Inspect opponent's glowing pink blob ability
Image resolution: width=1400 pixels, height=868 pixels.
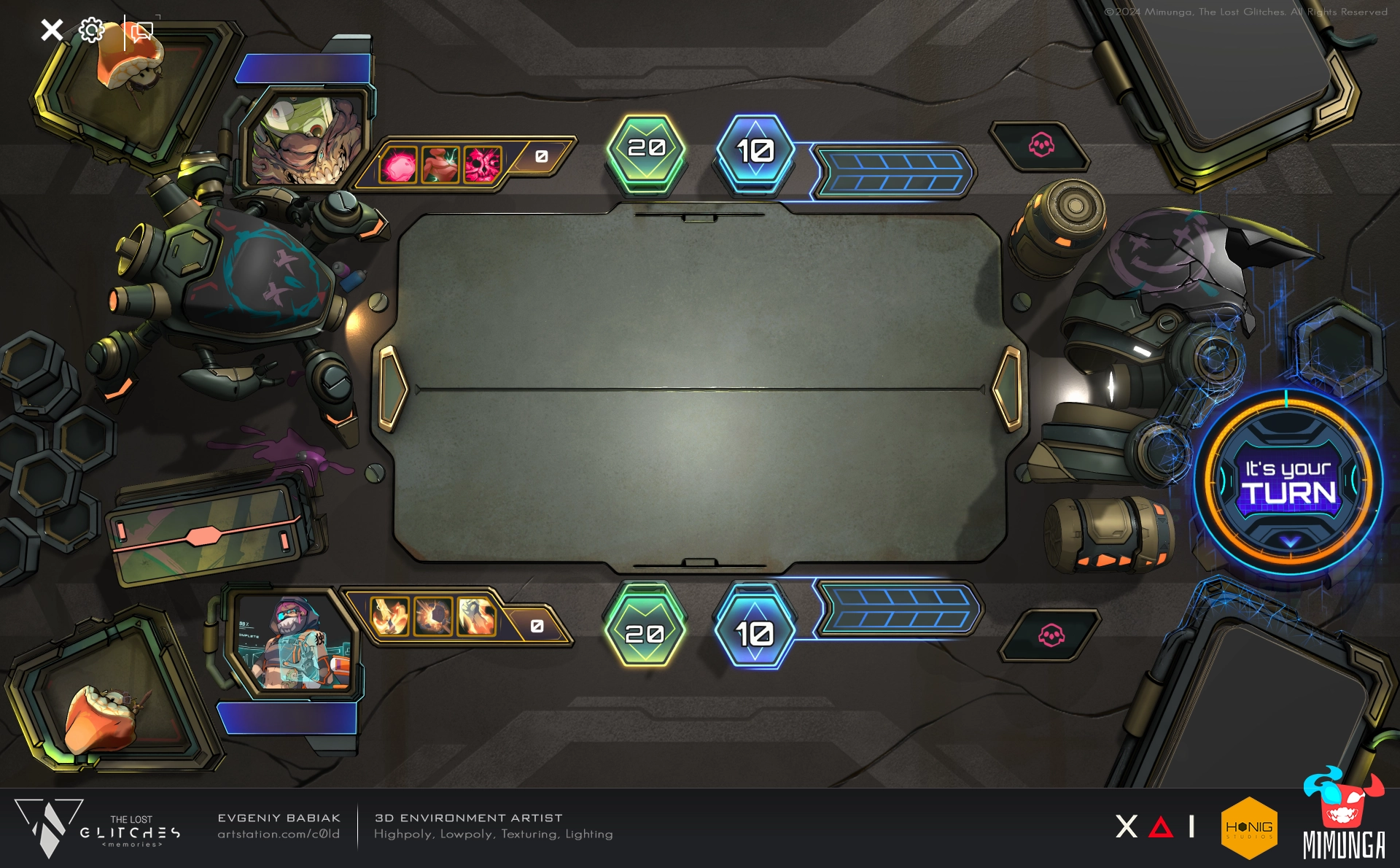398,164
